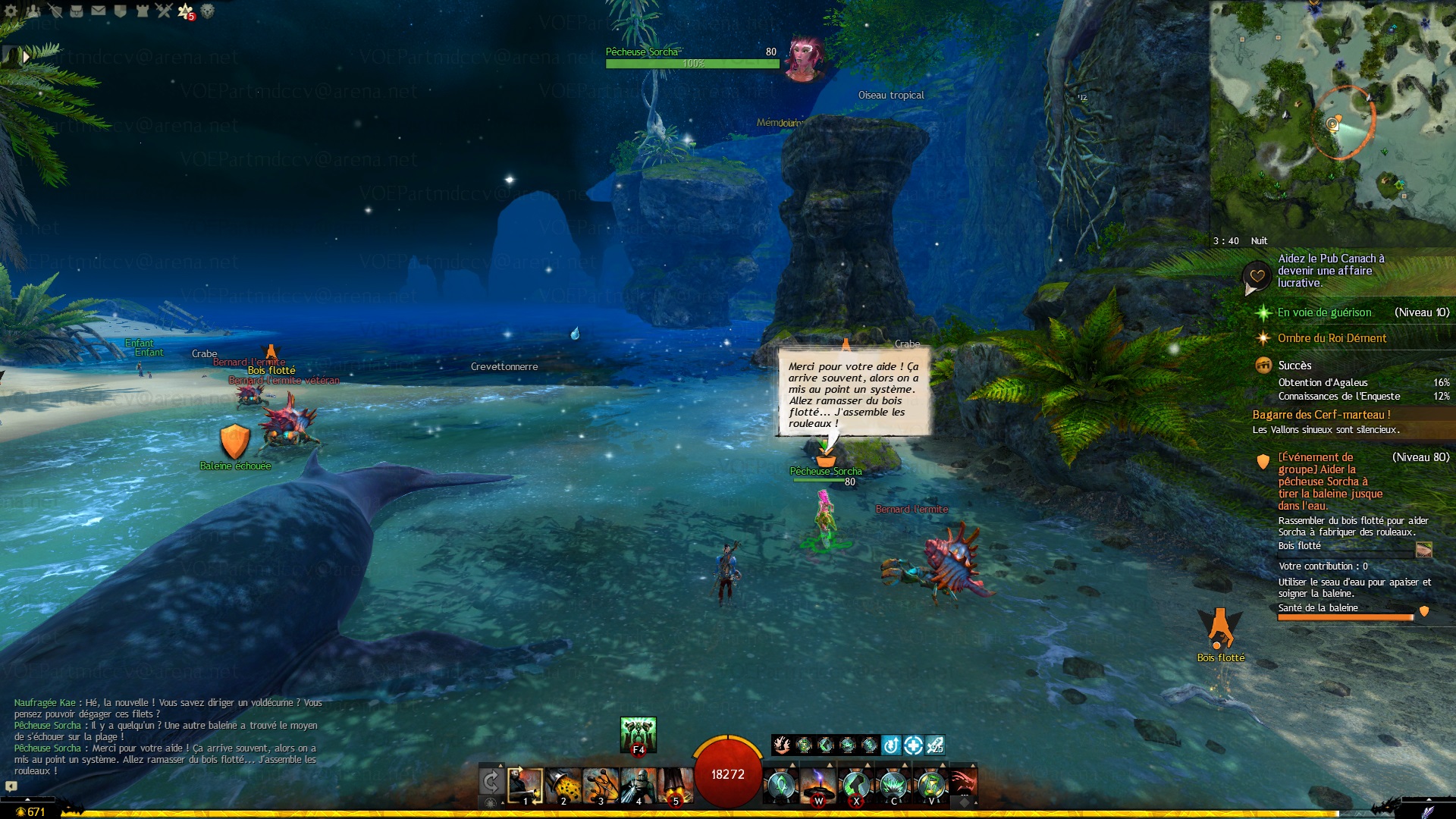This screenshot has width=1456, height=819.
Task: Open the gear-shaped game menu
Action: [11, 11]
